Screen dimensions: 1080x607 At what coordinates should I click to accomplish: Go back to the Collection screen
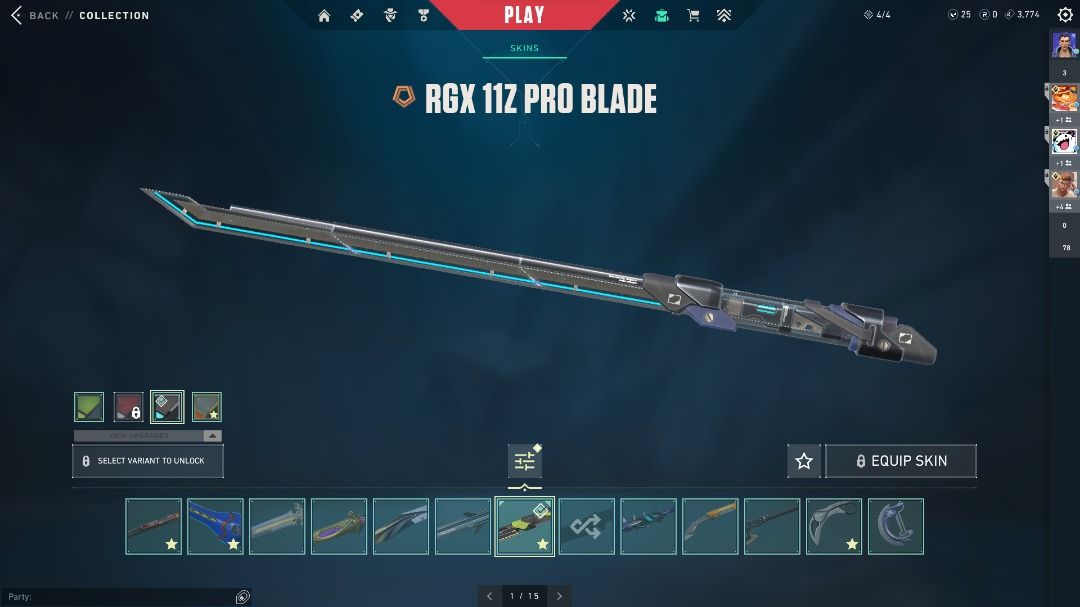[x=35, y=16]
